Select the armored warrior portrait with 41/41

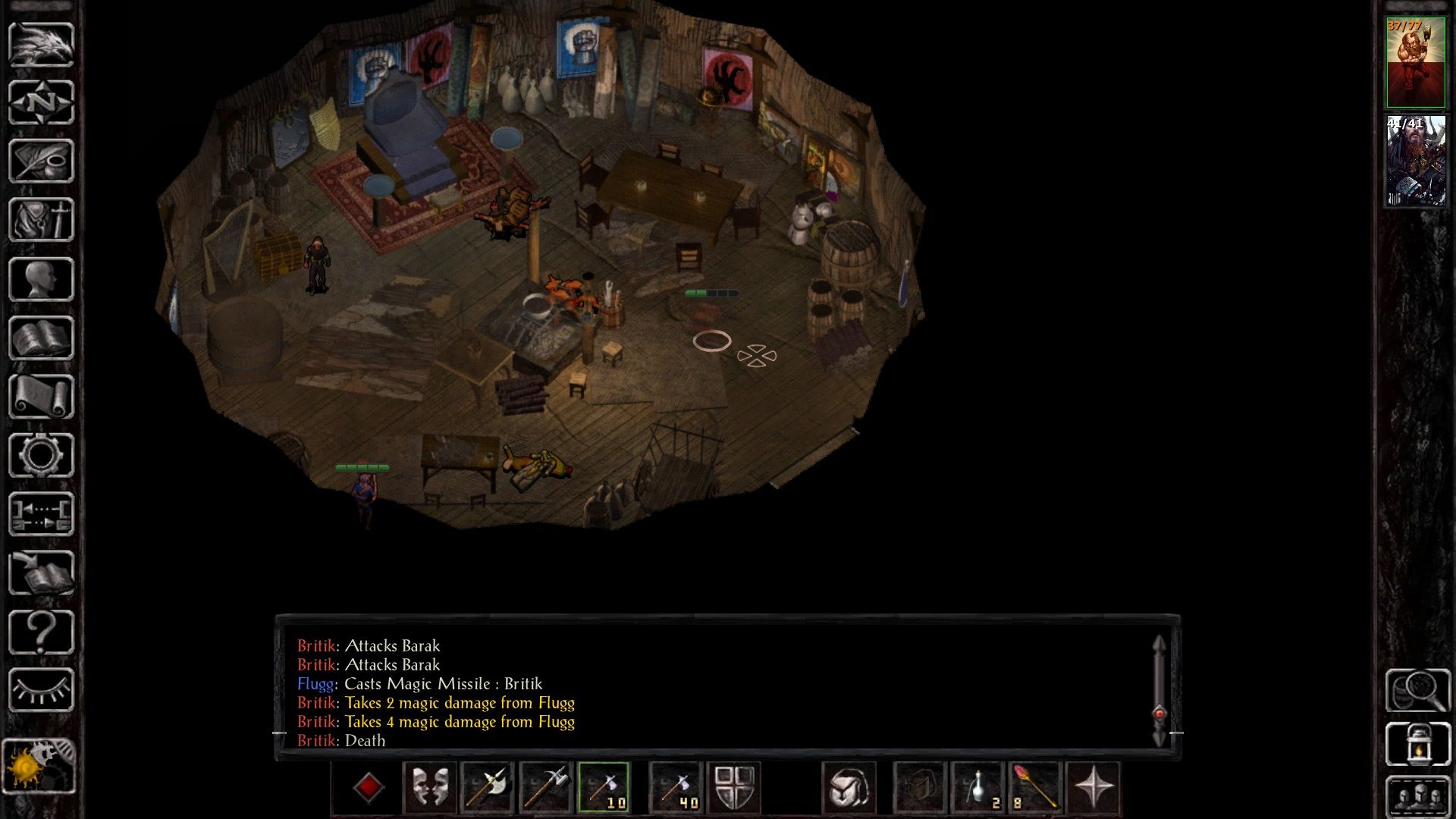(1416, 161)
